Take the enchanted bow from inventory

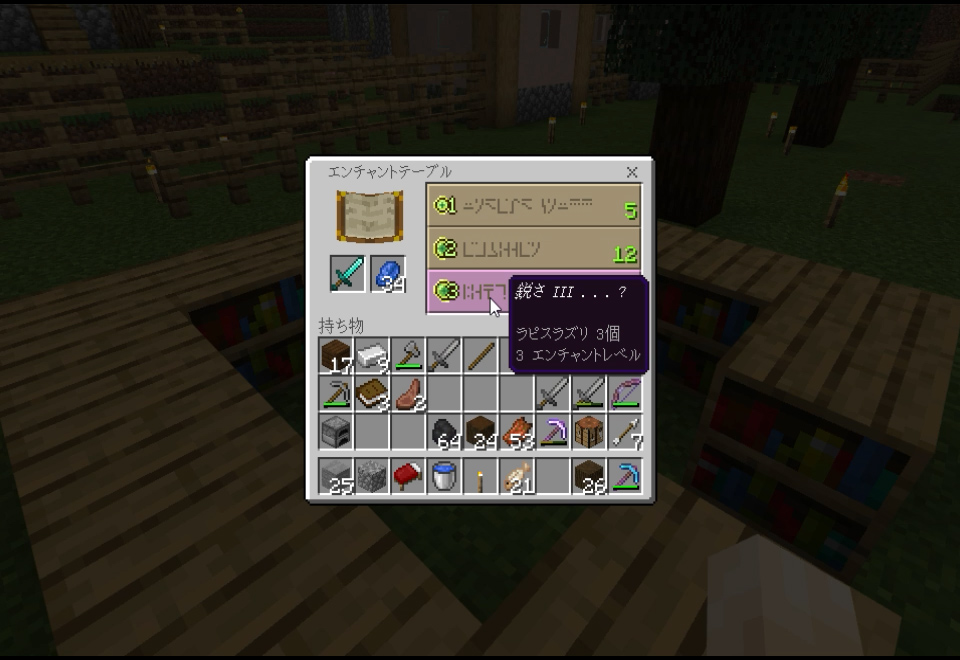pos(625,391)
